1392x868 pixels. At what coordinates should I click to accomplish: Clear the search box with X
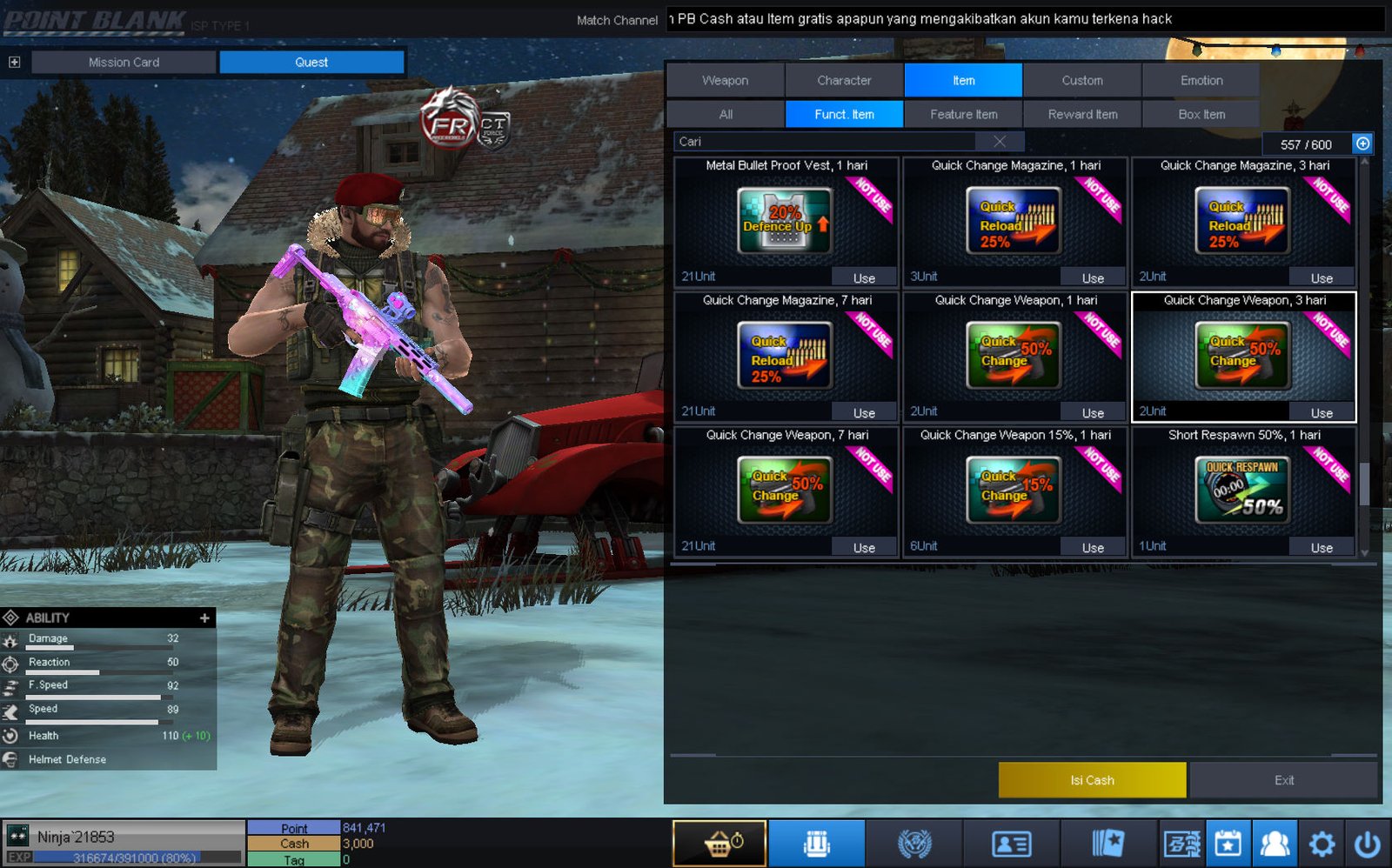click(1000, 142)
